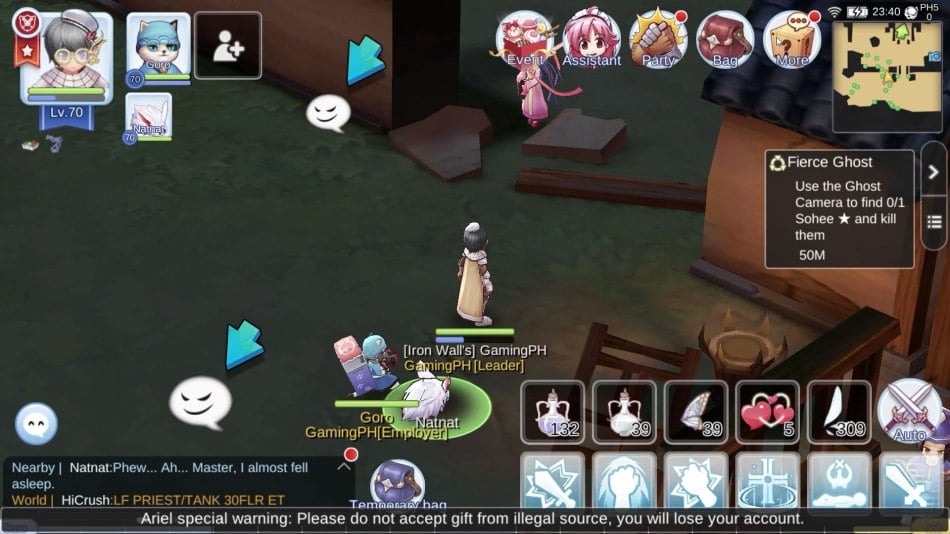This screenshot has width=950, height=534.
Task: Click the add party member button
Action: (228, 46)
